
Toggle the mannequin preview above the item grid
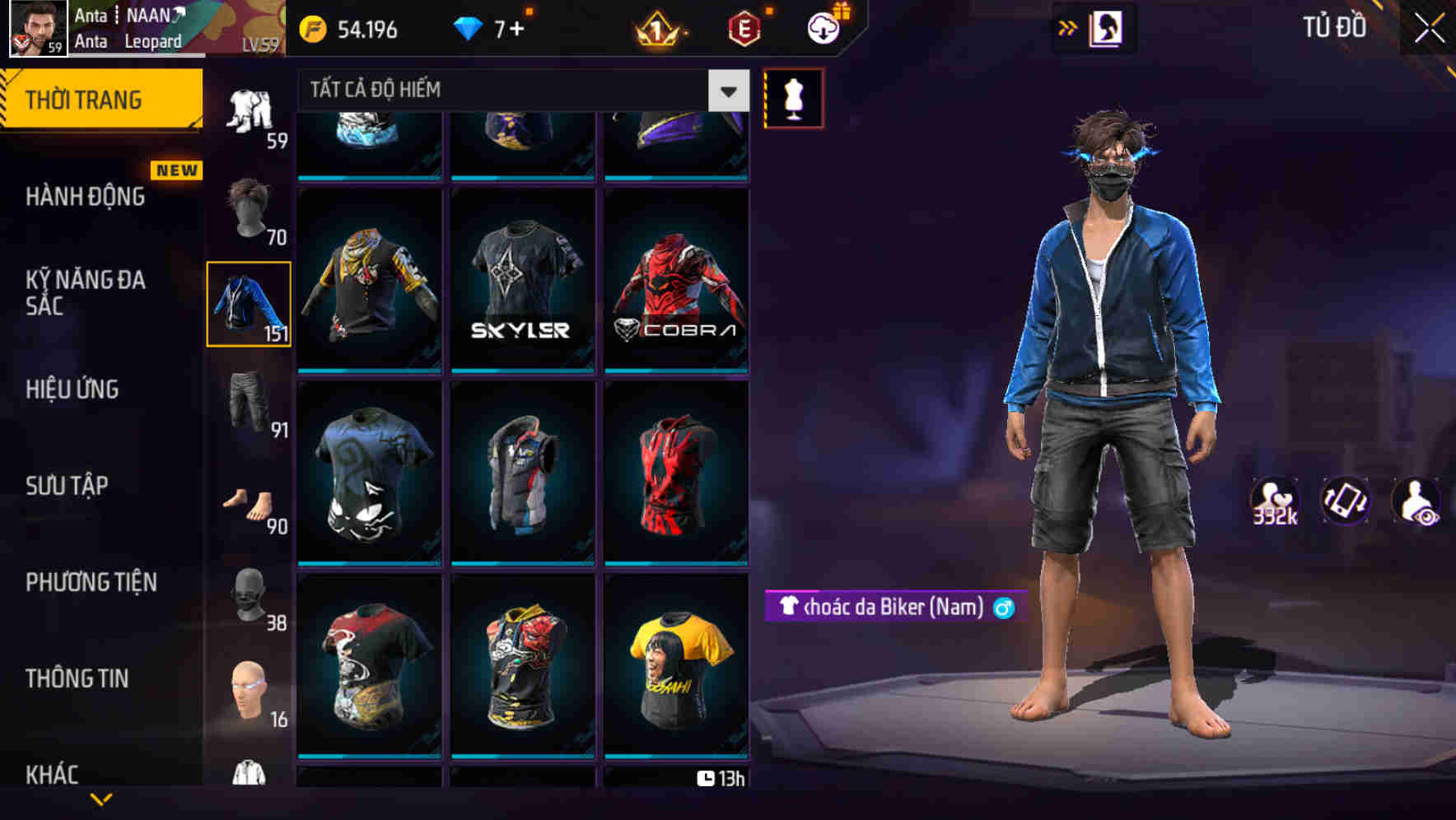[793, 97]
